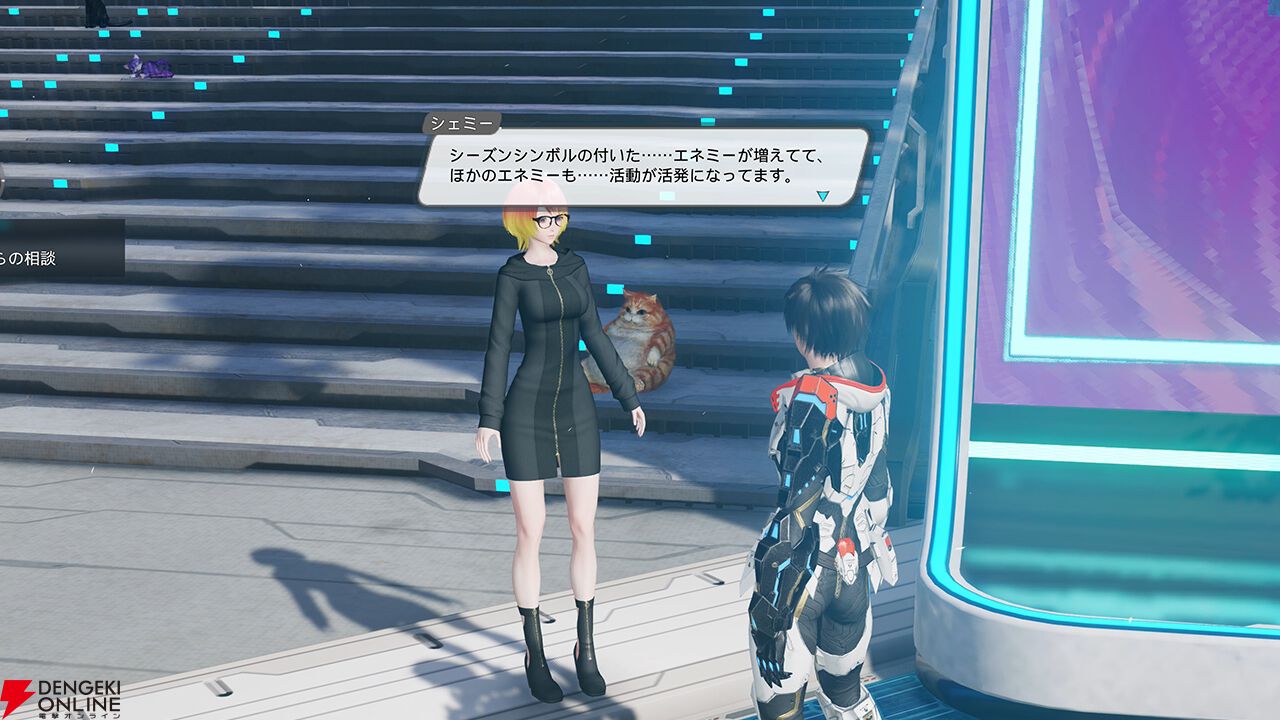Click the シェミー name tag above the dialogue
Viewport: 1280px width, 720px height.
coord(463,122)
